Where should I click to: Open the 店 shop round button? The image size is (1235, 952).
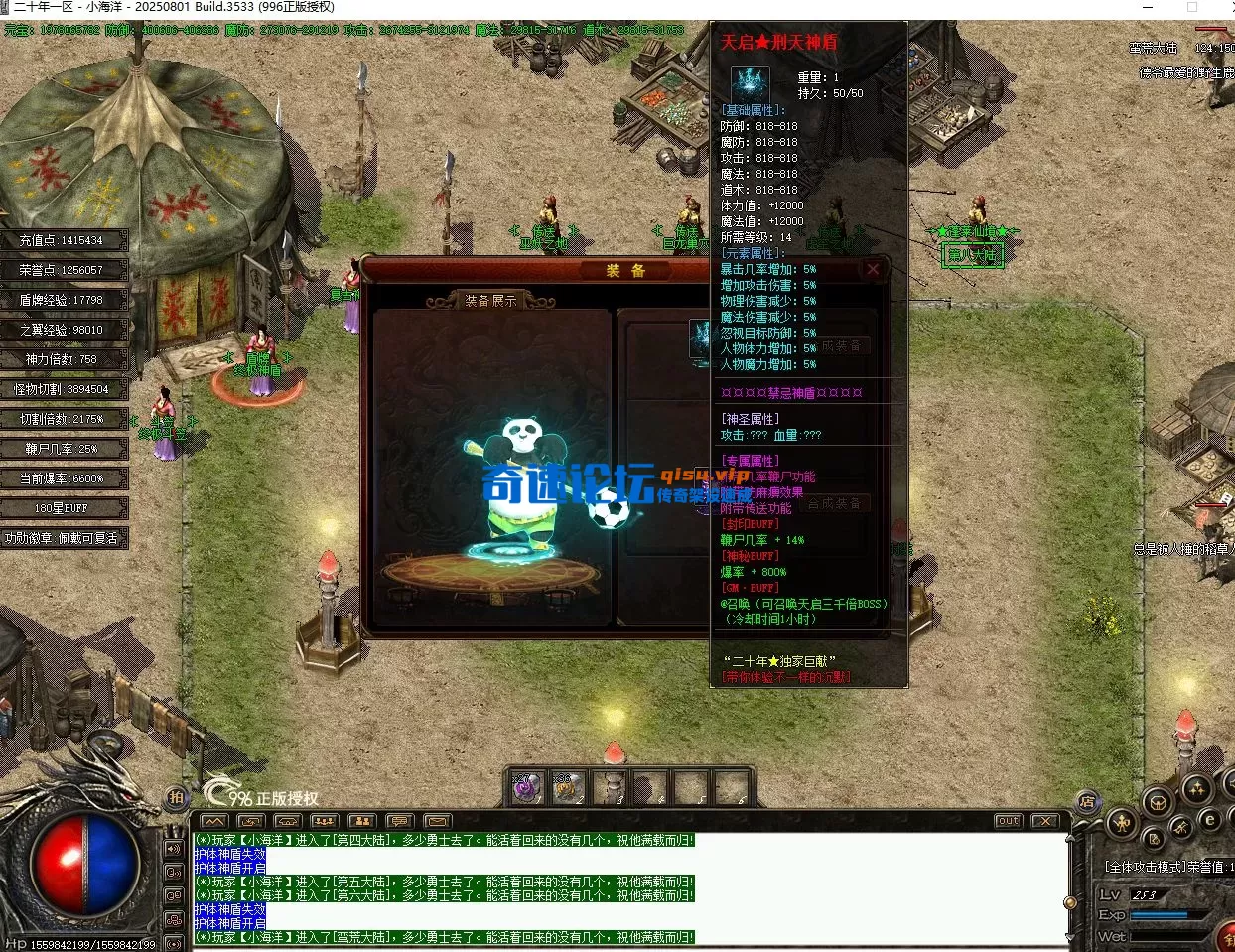(x=1088, y=801)
